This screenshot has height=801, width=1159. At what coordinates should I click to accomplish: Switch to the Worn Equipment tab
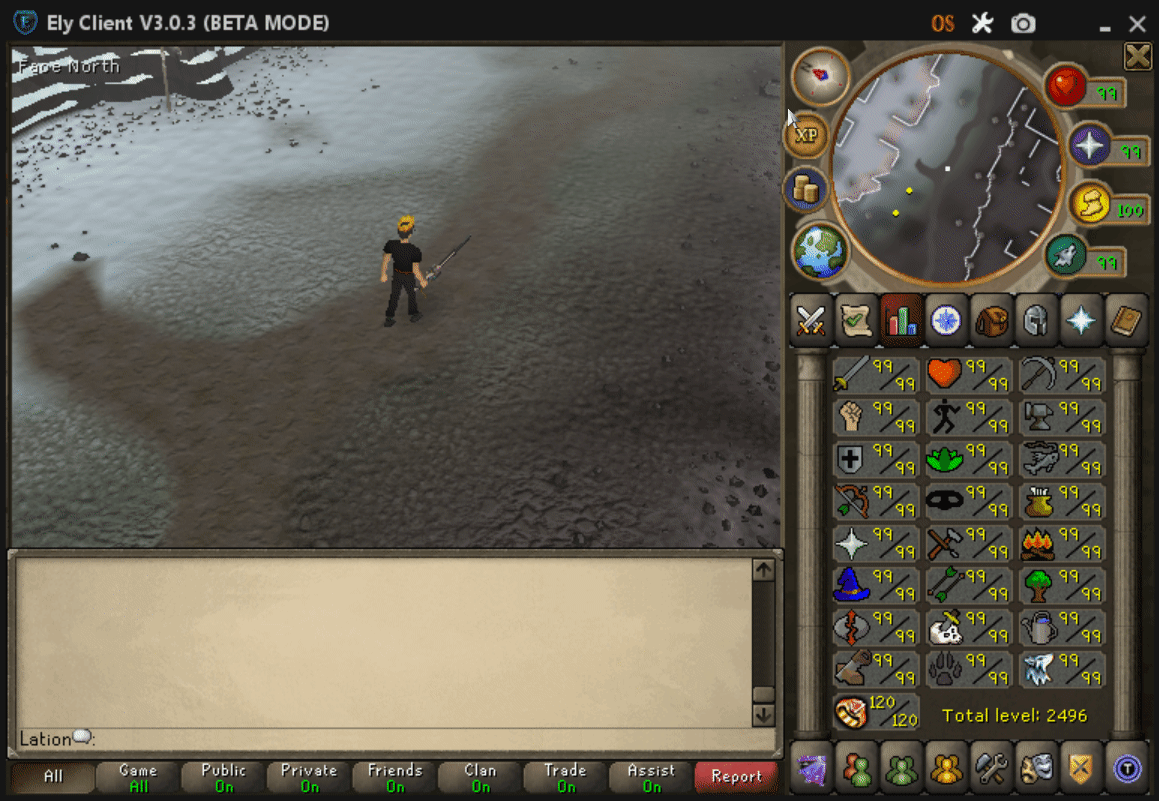(1036, 321)
